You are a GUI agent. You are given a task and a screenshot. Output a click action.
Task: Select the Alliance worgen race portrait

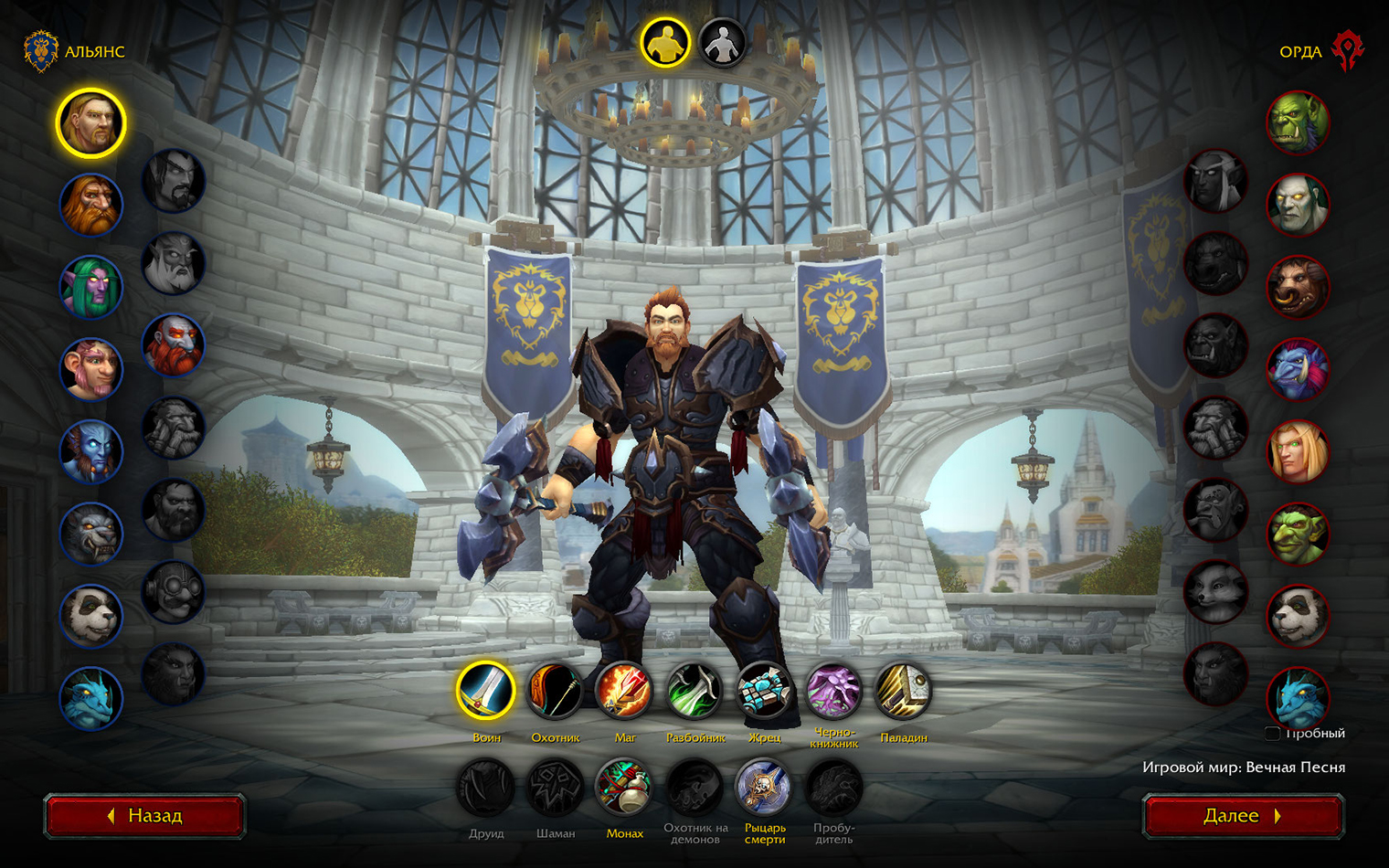[90, 535]
